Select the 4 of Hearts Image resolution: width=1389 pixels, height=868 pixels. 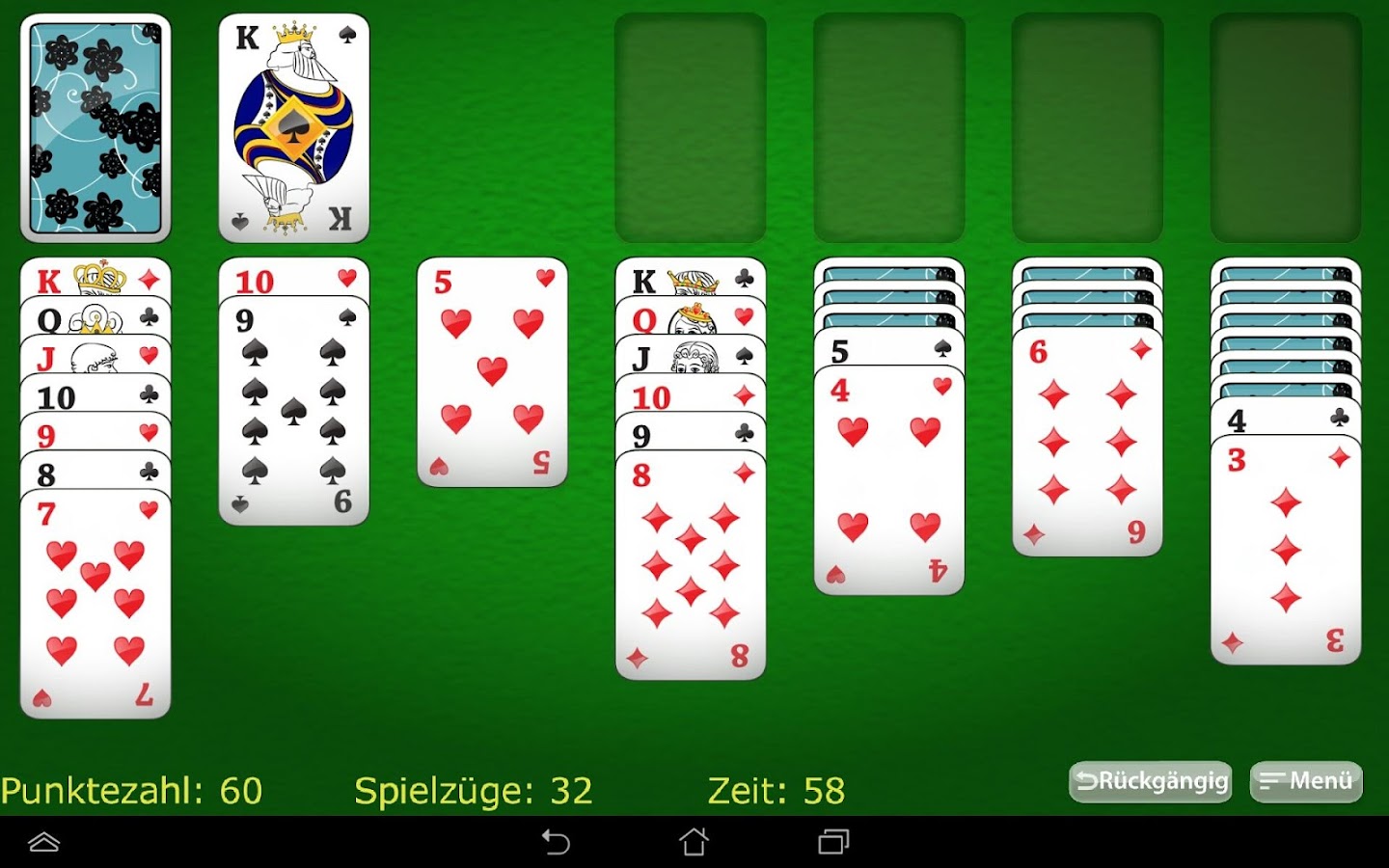[888, 473]
